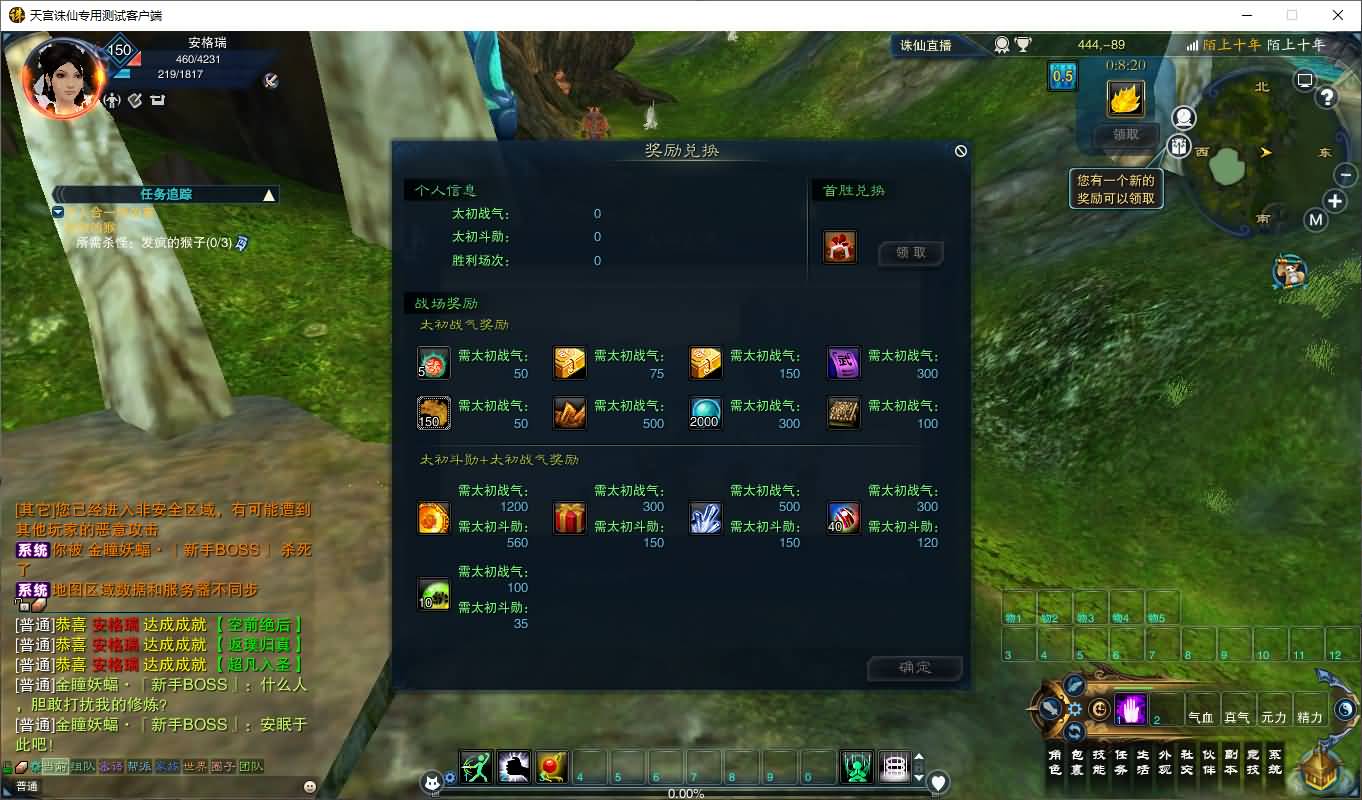Click the trophy icon in the top status bar
The width and height of the screenshot is (1362, 800).
tap(1023, 44)
